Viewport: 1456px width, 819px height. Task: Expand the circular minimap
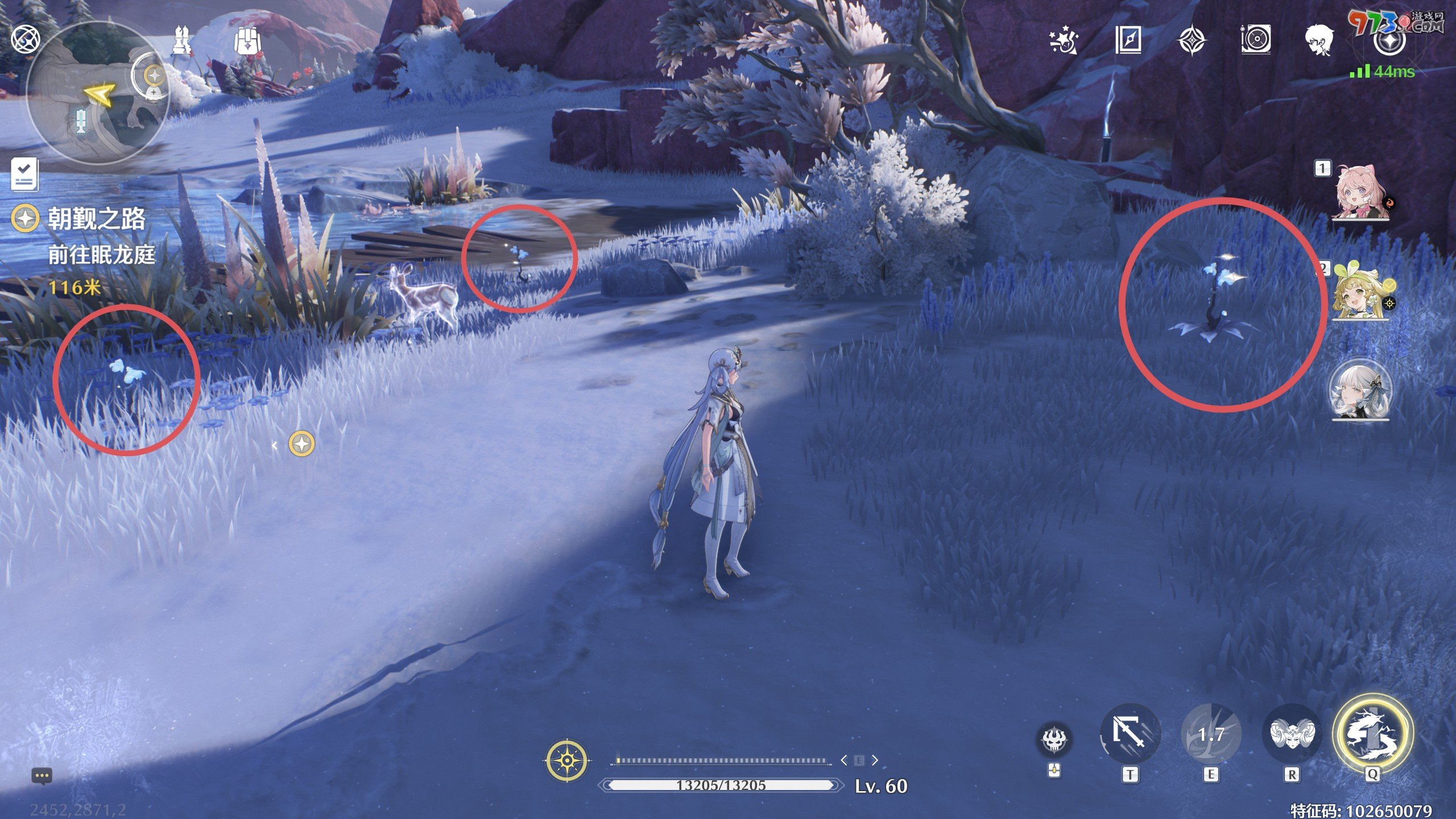[97, 94]
